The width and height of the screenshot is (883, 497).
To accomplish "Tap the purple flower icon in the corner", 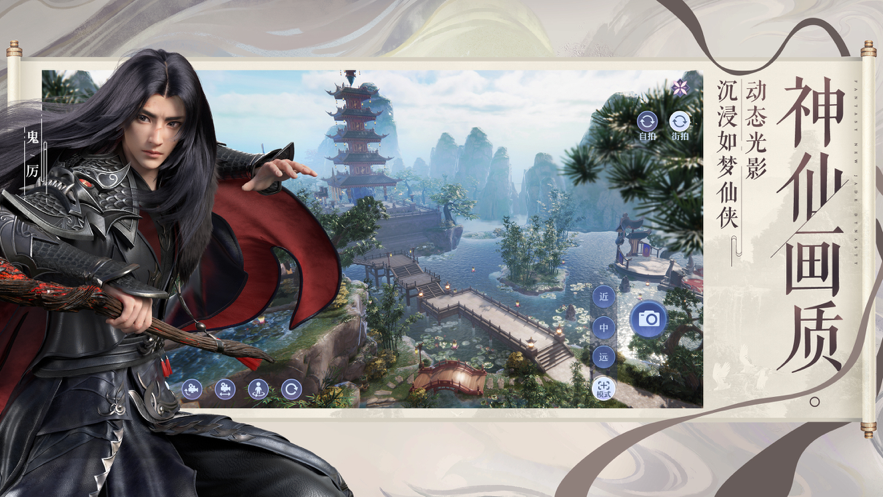I will click(x=681, y=87).
